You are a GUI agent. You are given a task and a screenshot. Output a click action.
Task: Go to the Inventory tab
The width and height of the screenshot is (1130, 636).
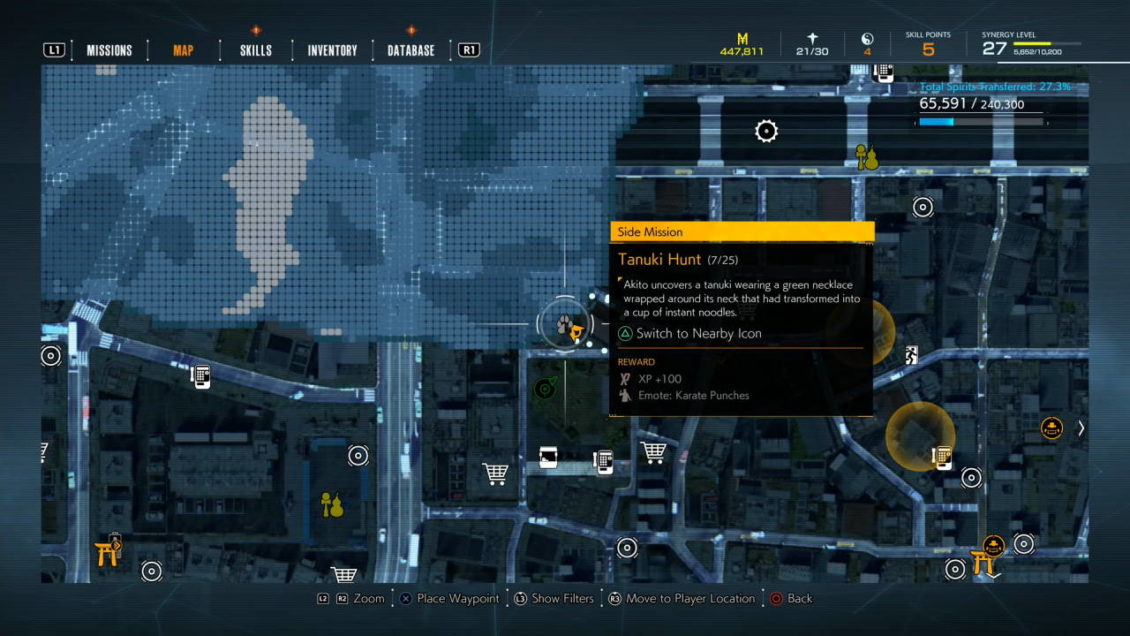pos(332,50)
